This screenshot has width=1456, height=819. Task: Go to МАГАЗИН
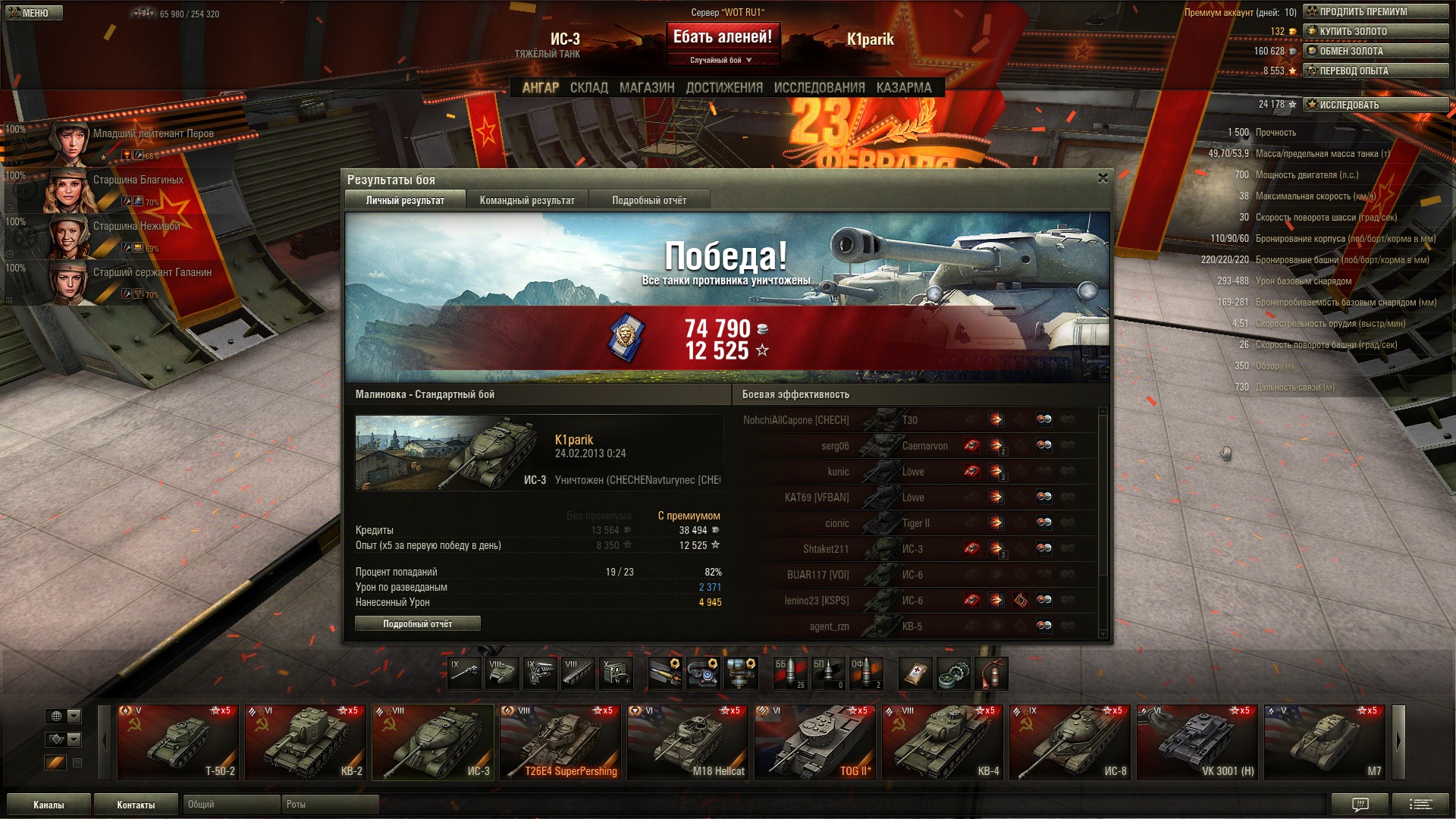[647, 88]
